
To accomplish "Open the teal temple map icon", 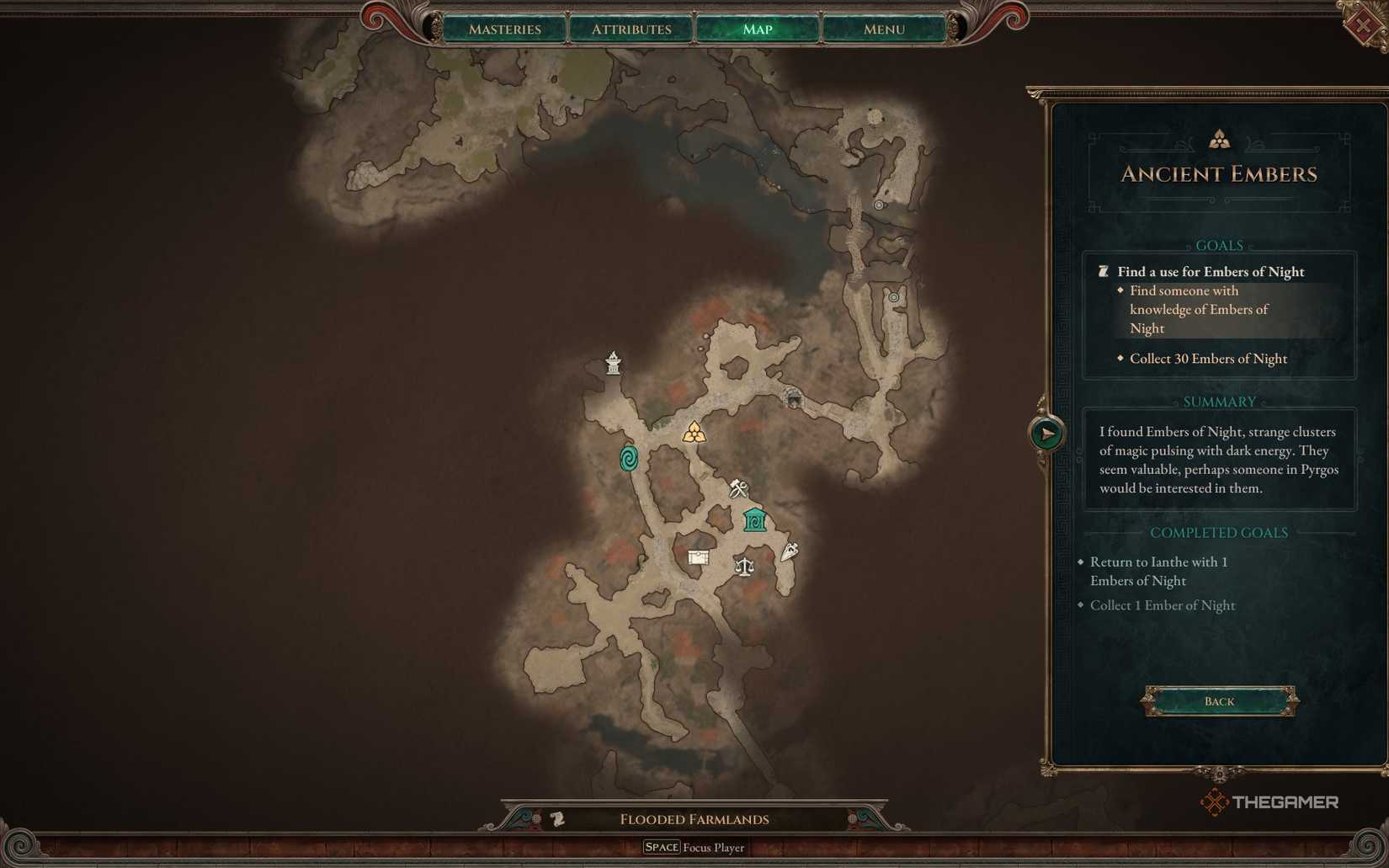I will point(753,519).
